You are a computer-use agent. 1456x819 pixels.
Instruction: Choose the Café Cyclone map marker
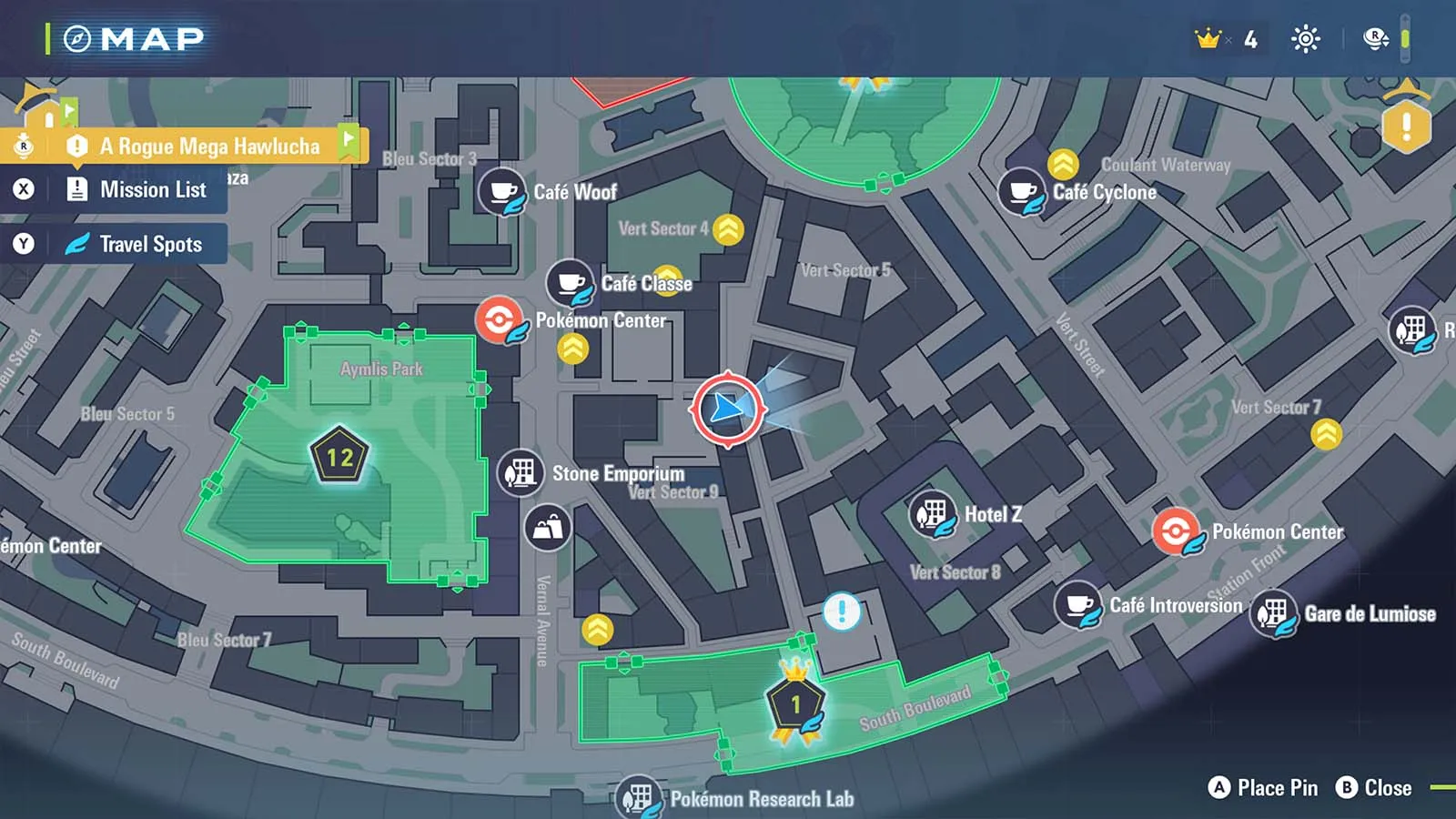point(1022,191)
